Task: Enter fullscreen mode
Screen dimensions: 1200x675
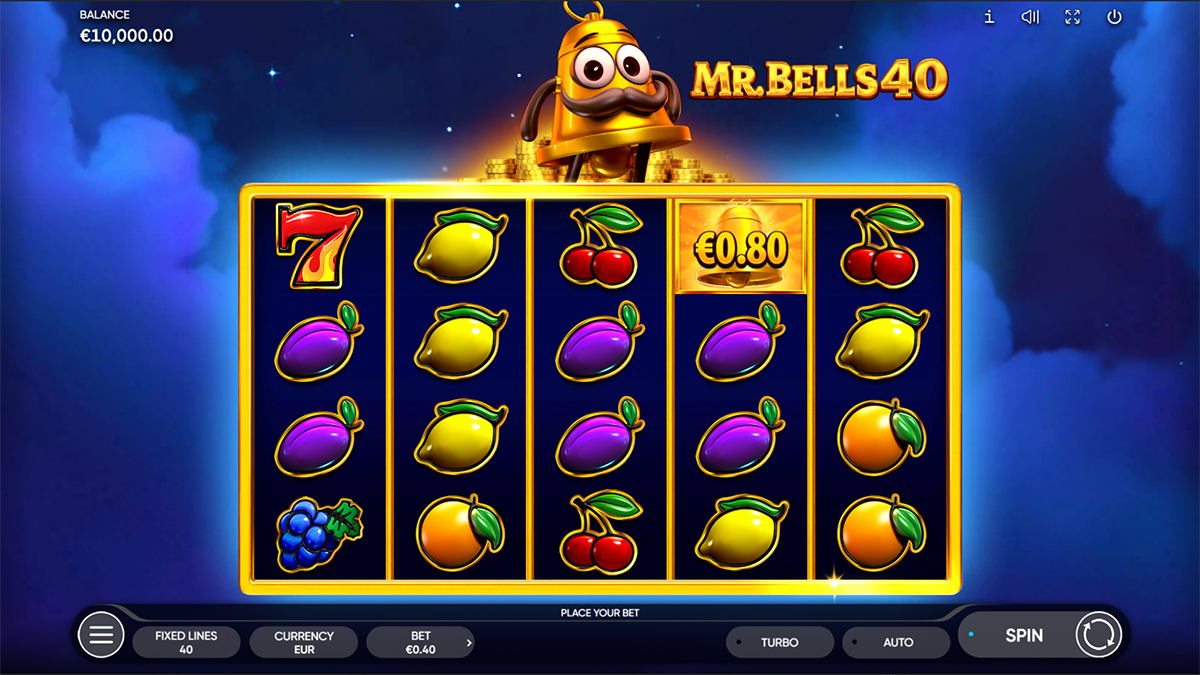Action: pyautogui.click(x=1072, y=17)
